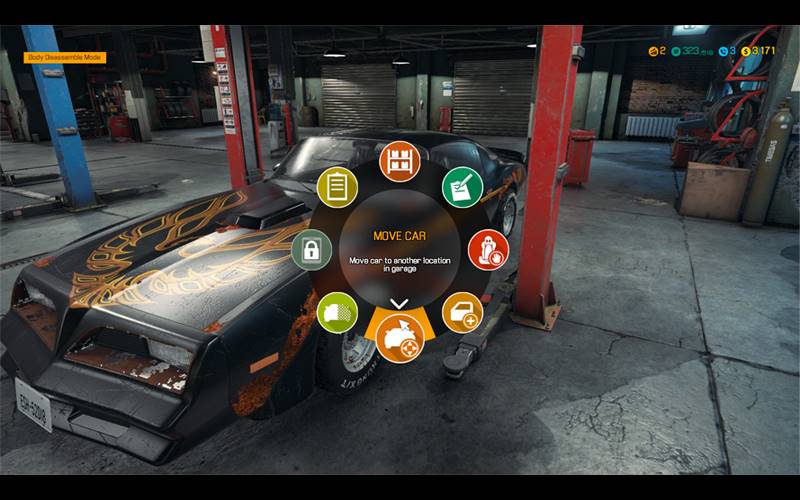This screenshot has height=500, width=800.
Task: Open the warehouse shelves icon
Action: coord(399,161)
